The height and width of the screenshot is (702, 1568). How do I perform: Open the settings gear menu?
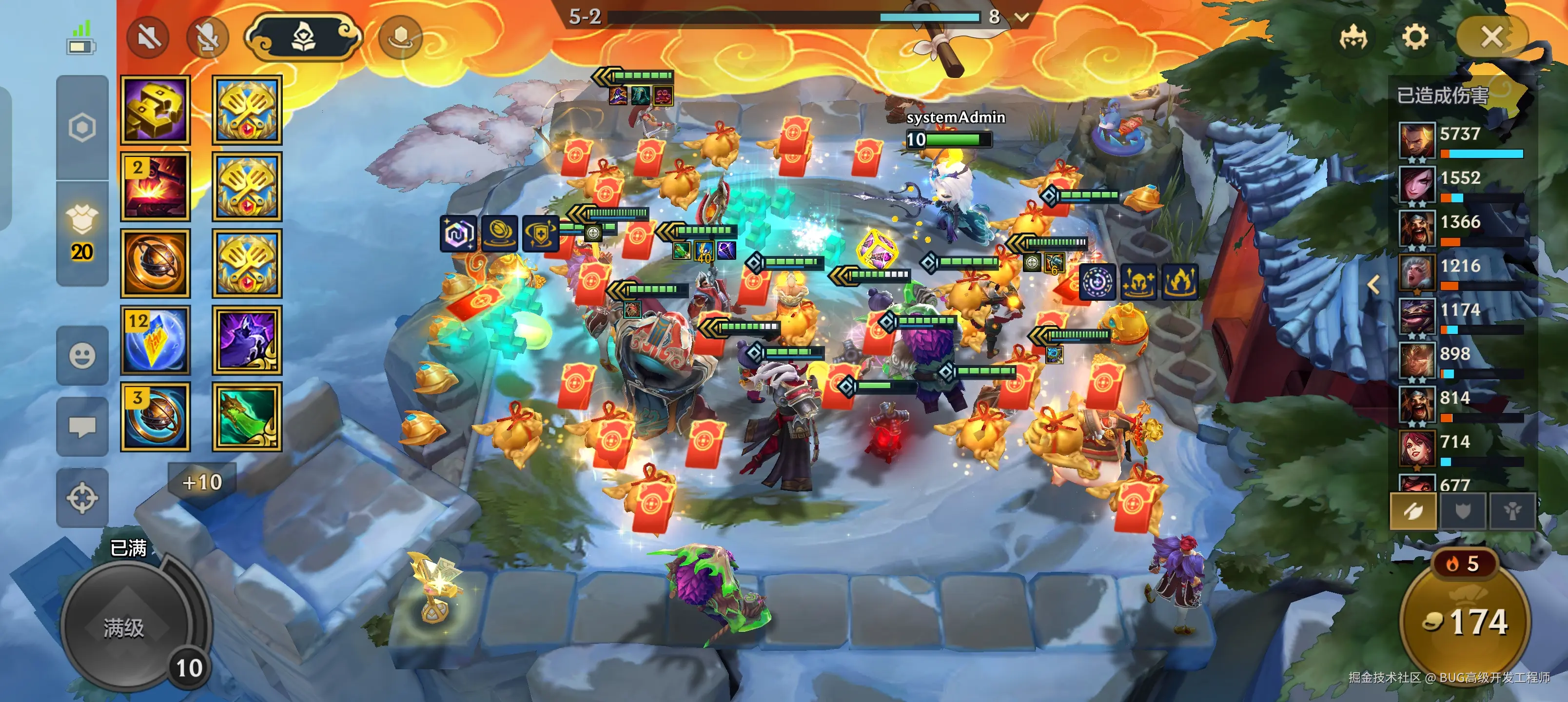pos(1414,38)
